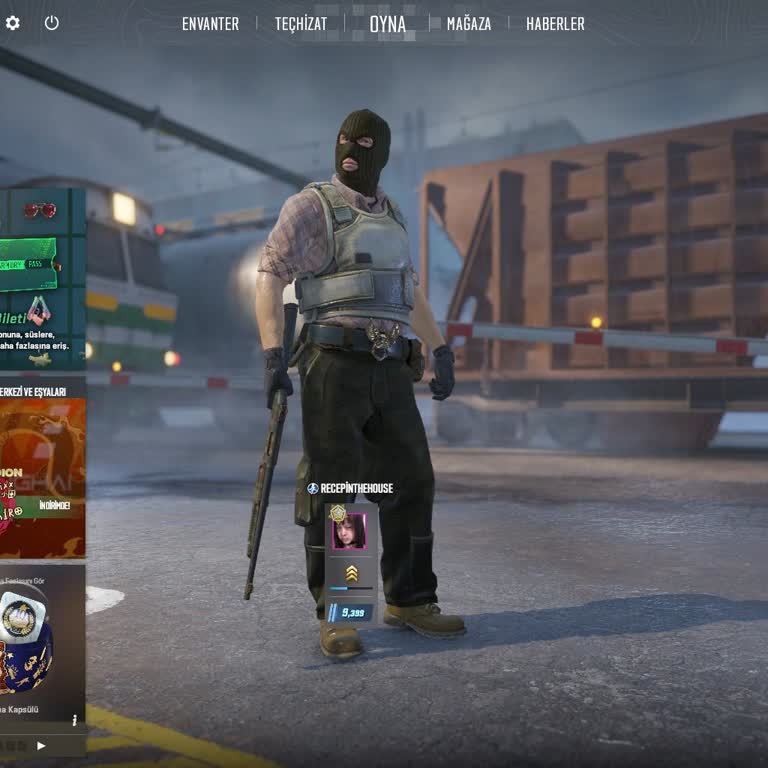Click the power quit icon
The width and height of the screenshot is (768, 768).
pos(52,22)
